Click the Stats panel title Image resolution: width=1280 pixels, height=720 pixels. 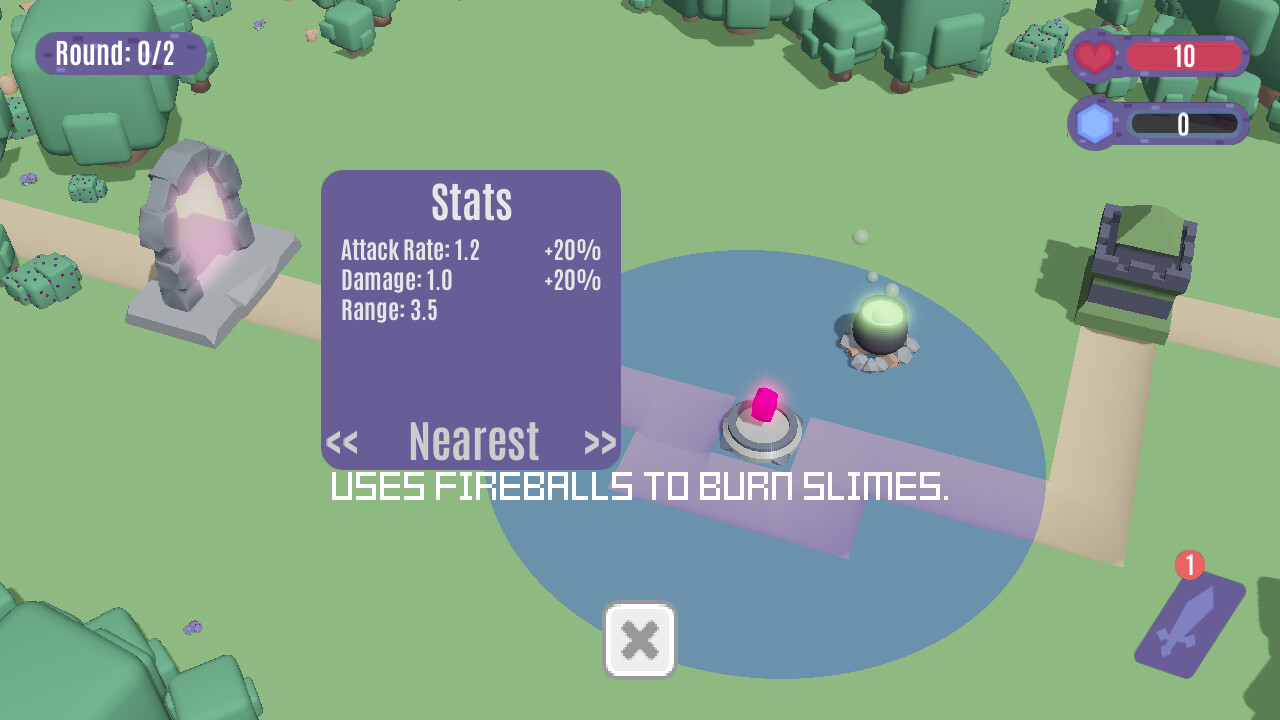[x=470, y=203]
